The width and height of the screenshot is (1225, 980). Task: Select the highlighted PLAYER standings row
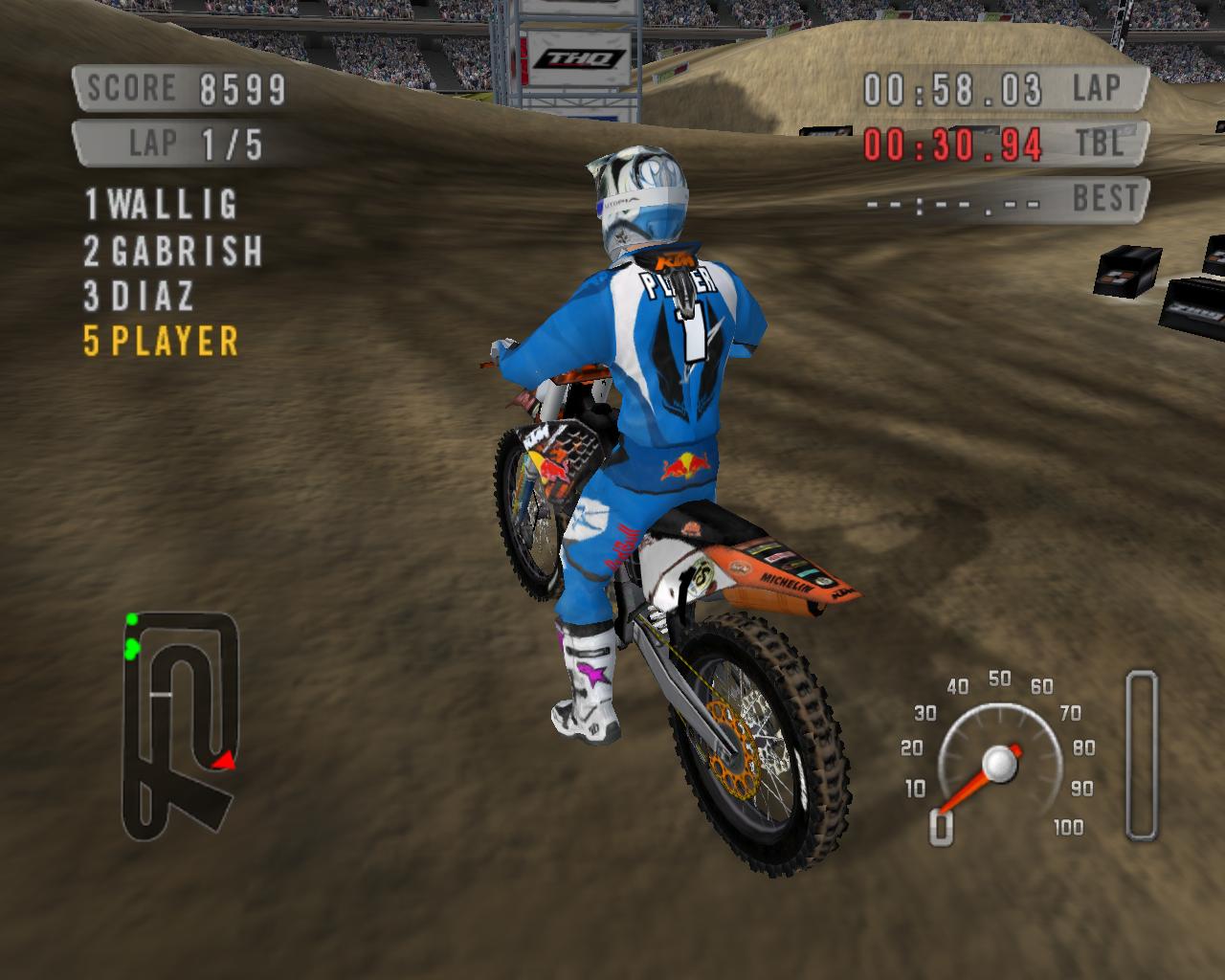coord(161,342)
